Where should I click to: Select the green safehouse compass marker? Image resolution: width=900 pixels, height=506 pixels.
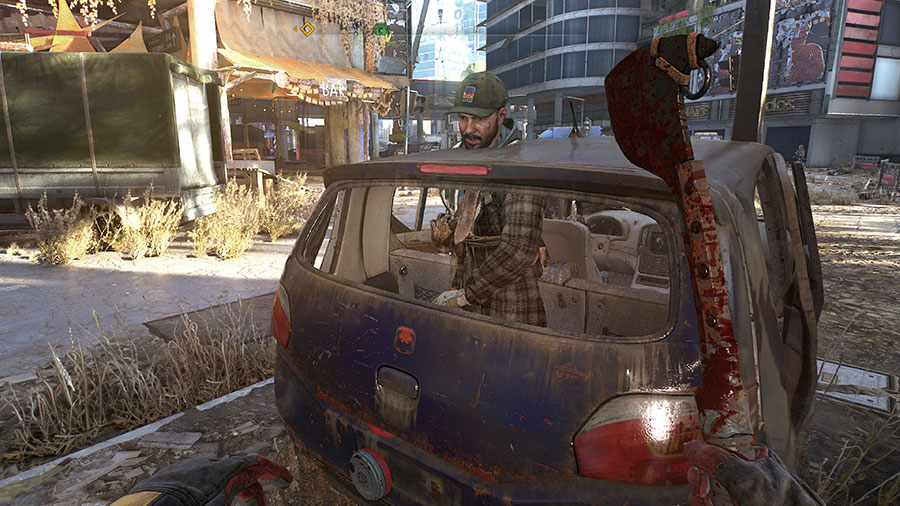381,29
